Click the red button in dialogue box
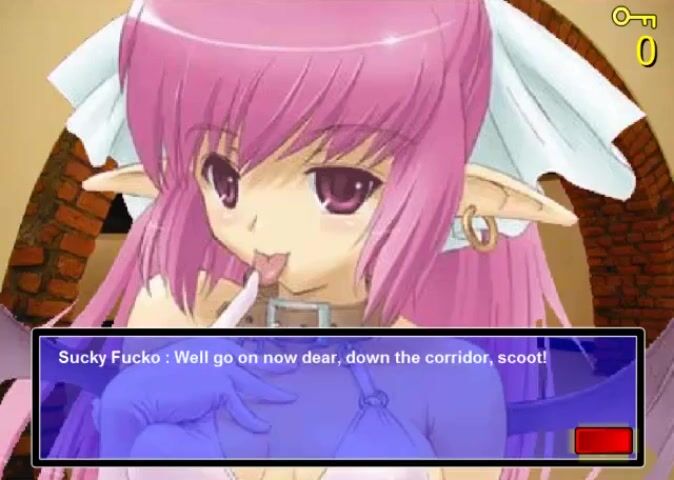 tap(603, 440)
